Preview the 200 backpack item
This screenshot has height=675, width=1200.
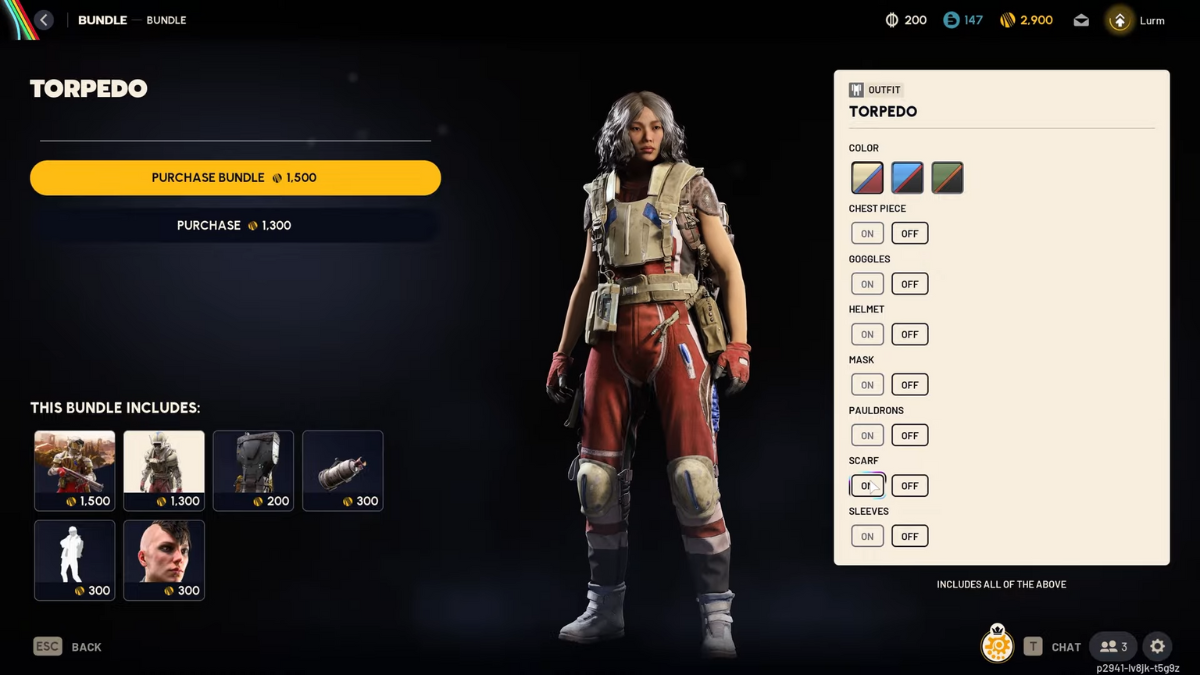pyautogui.click(x=253, y=470)
